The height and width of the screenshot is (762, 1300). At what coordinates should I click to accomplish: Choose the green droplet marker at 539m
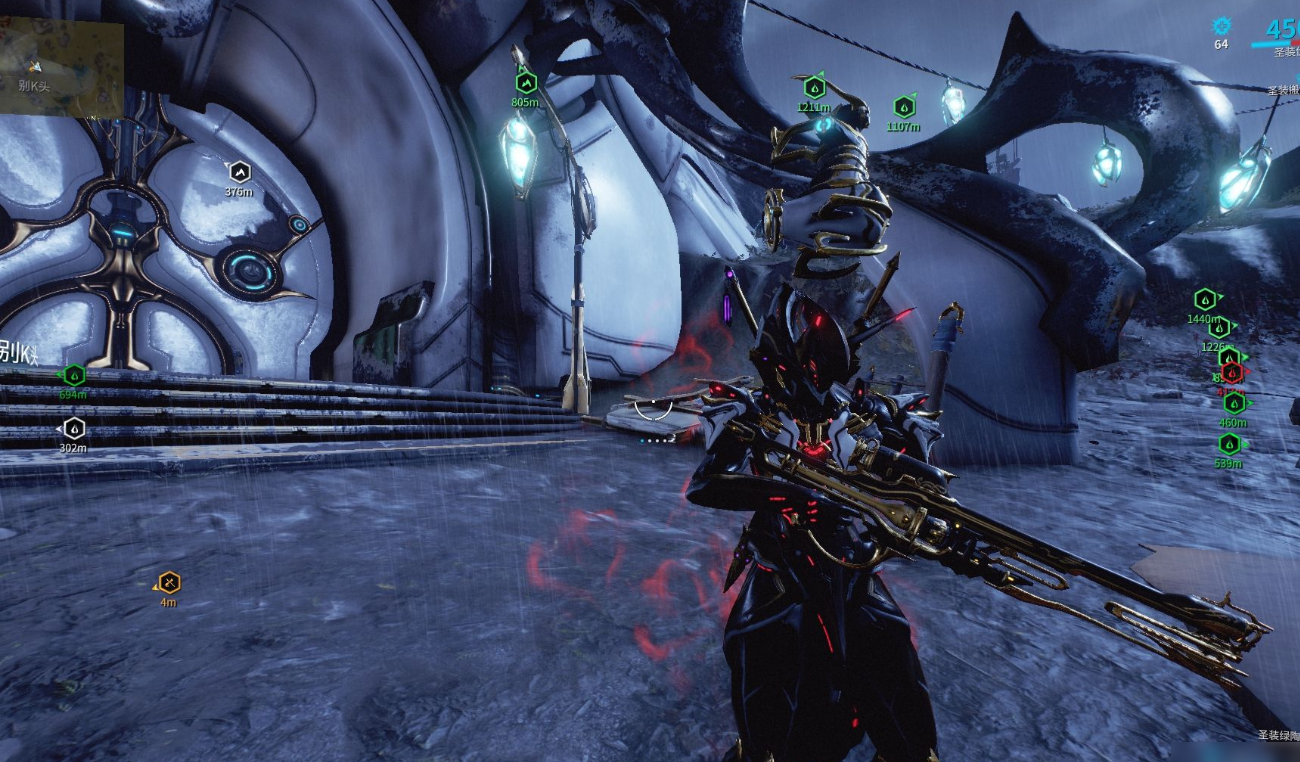[x=1229, y=444]
